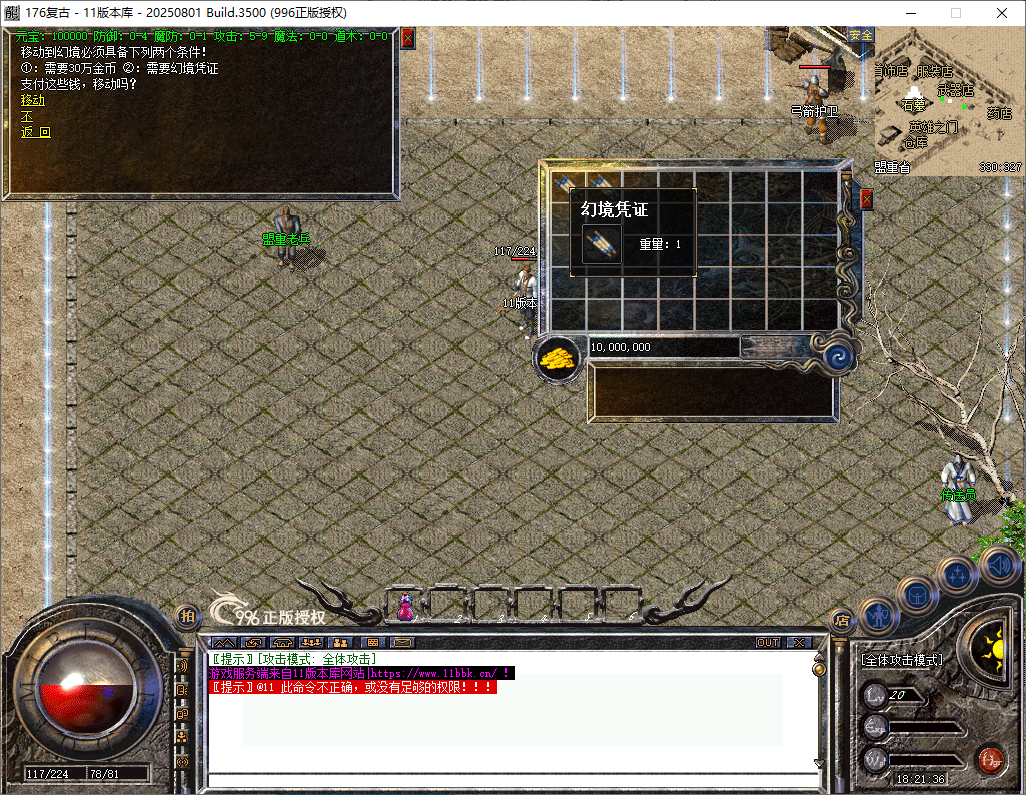
Task: Close the NPC dialog window
Action: [407, 38]
